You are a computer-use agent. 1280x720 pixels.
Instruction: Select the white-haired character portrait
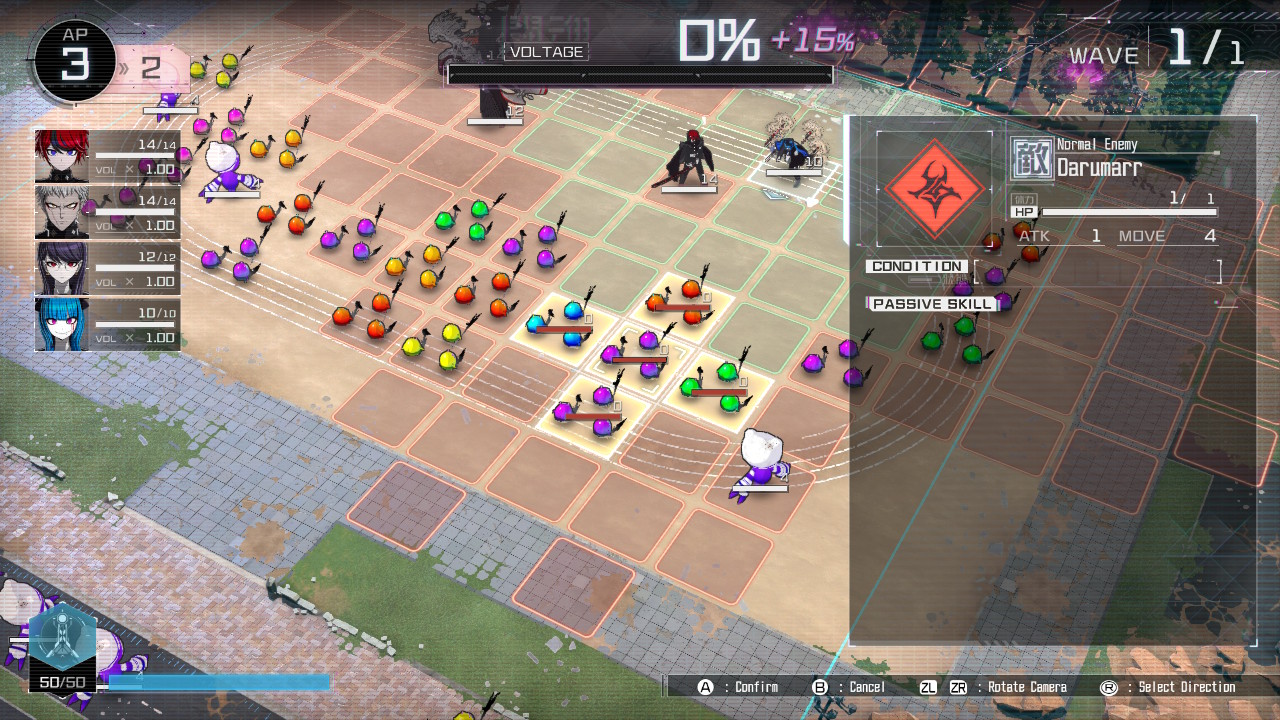point(62,212)
